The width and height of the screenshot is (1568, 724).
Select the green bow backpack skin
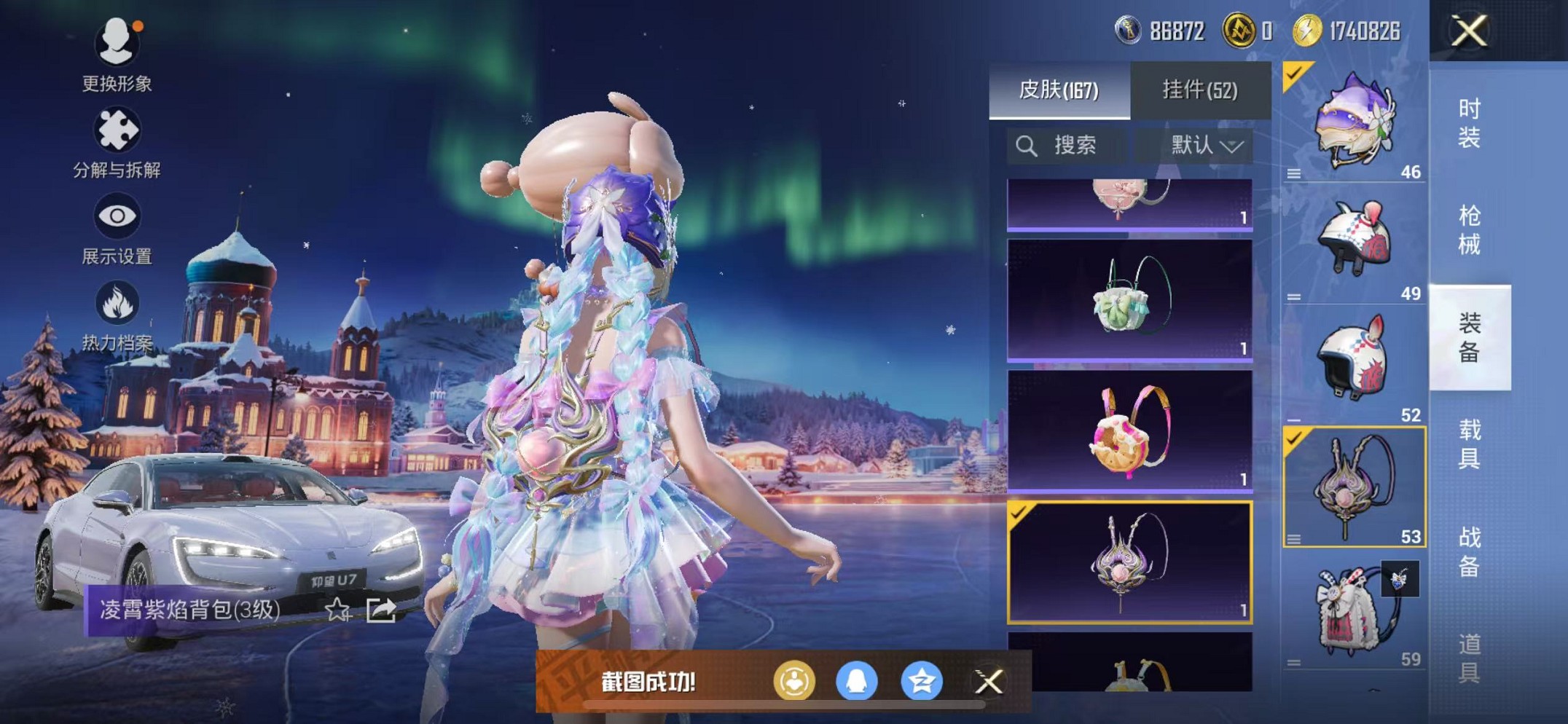1129,300
